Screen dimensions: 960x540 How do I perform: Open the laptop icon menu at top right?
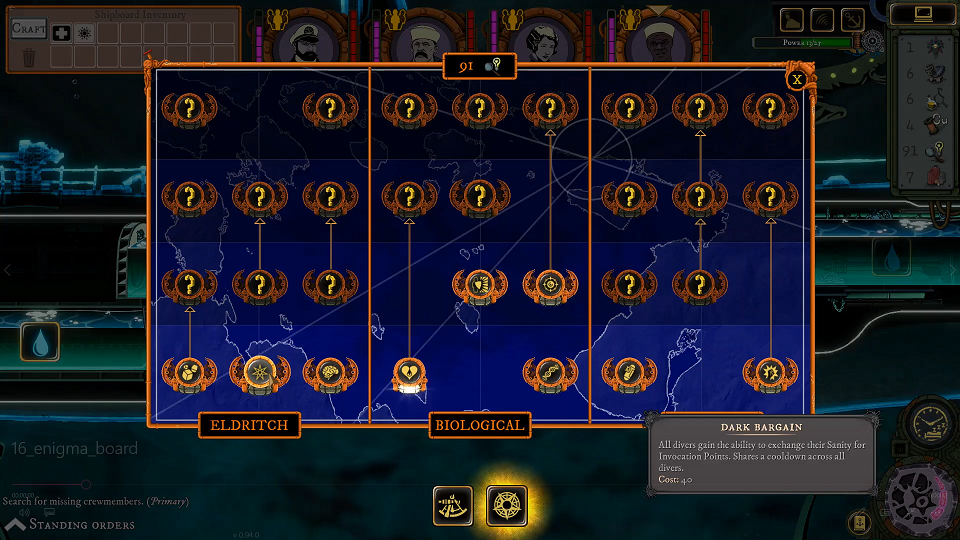click(x=921, y=14)
